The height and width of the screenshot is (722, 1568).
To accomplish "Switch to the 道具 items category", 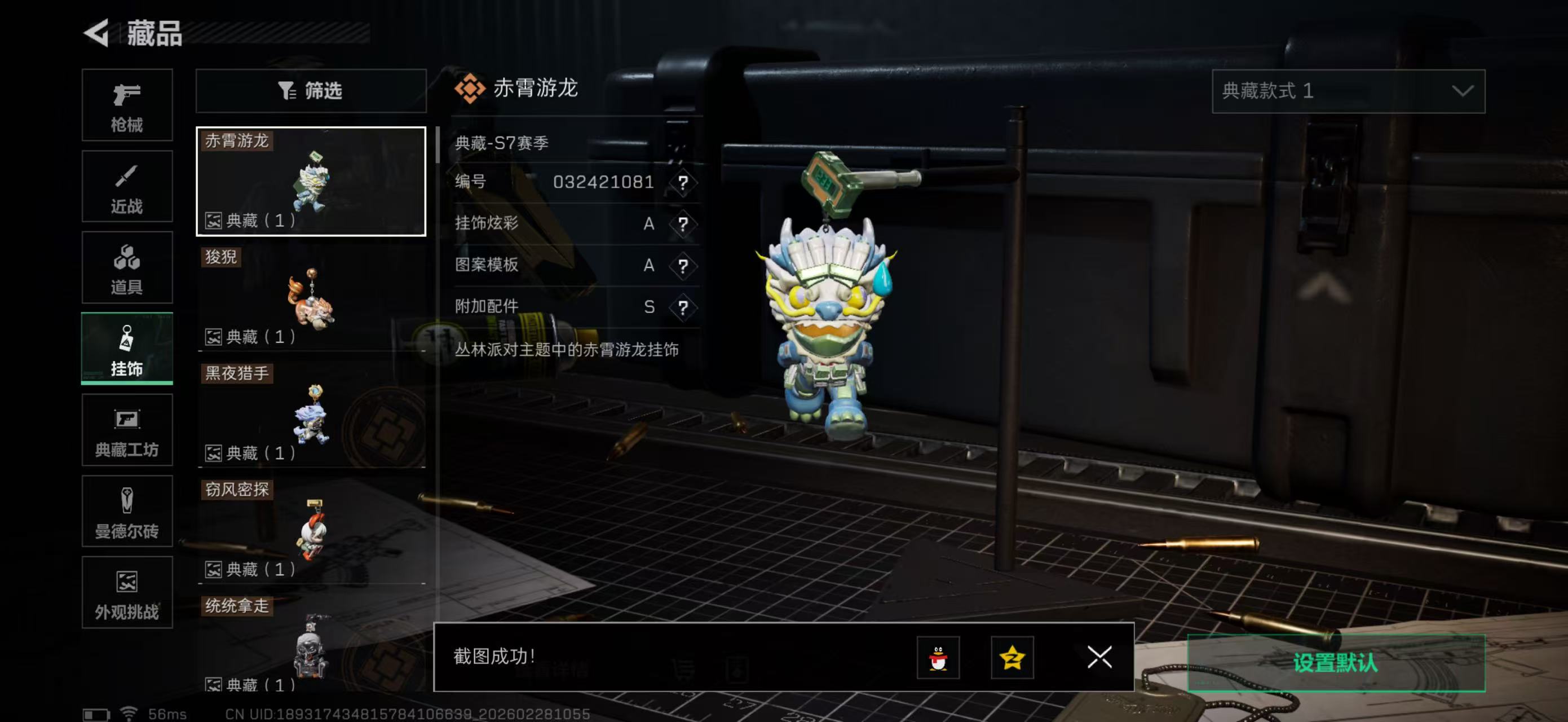I will (x=127, y=267).
